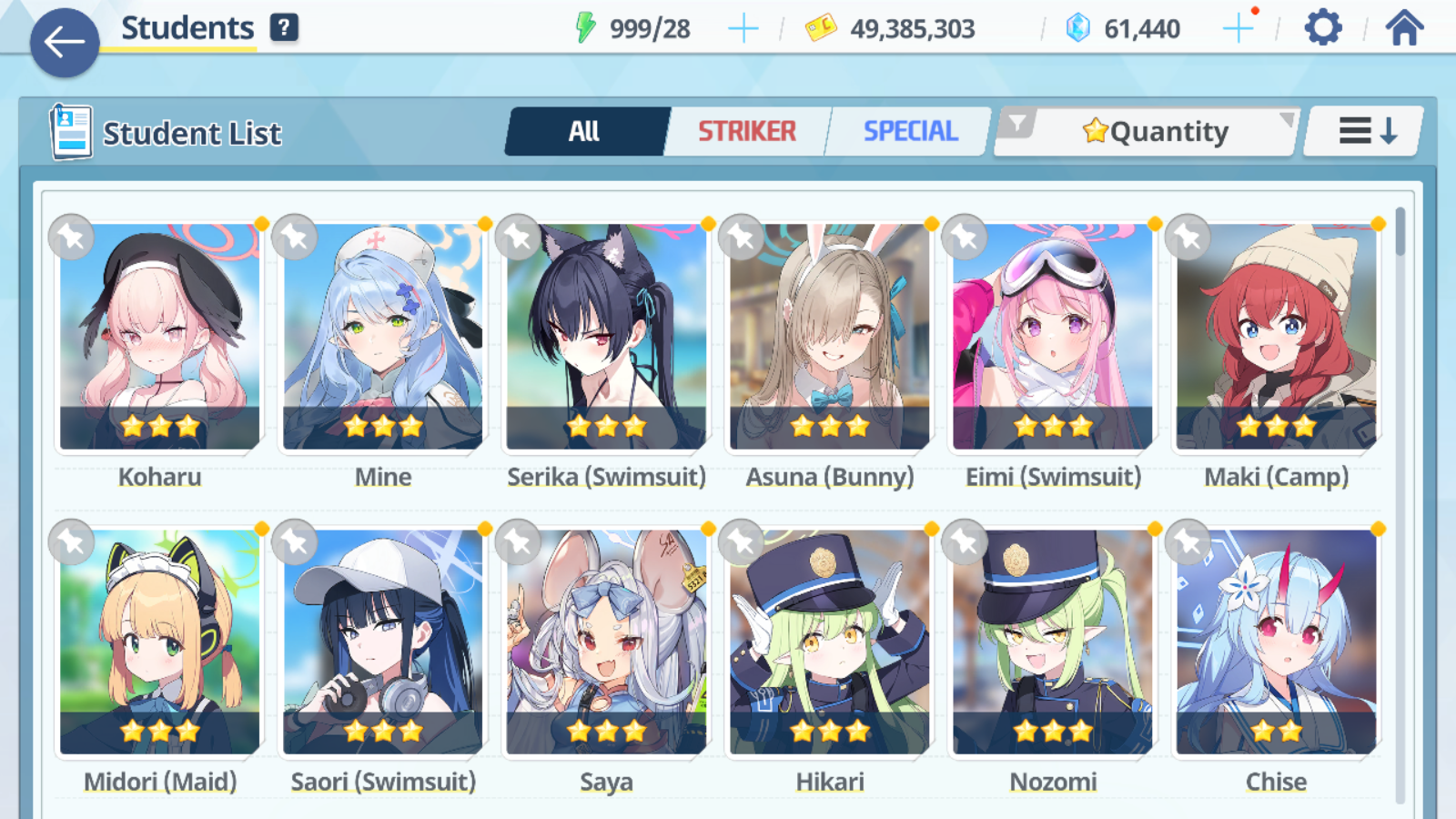This screenshot has width=1456, height=819.
Task: Toggle the sort order direction button
Action: click(x=1366, y=132)
